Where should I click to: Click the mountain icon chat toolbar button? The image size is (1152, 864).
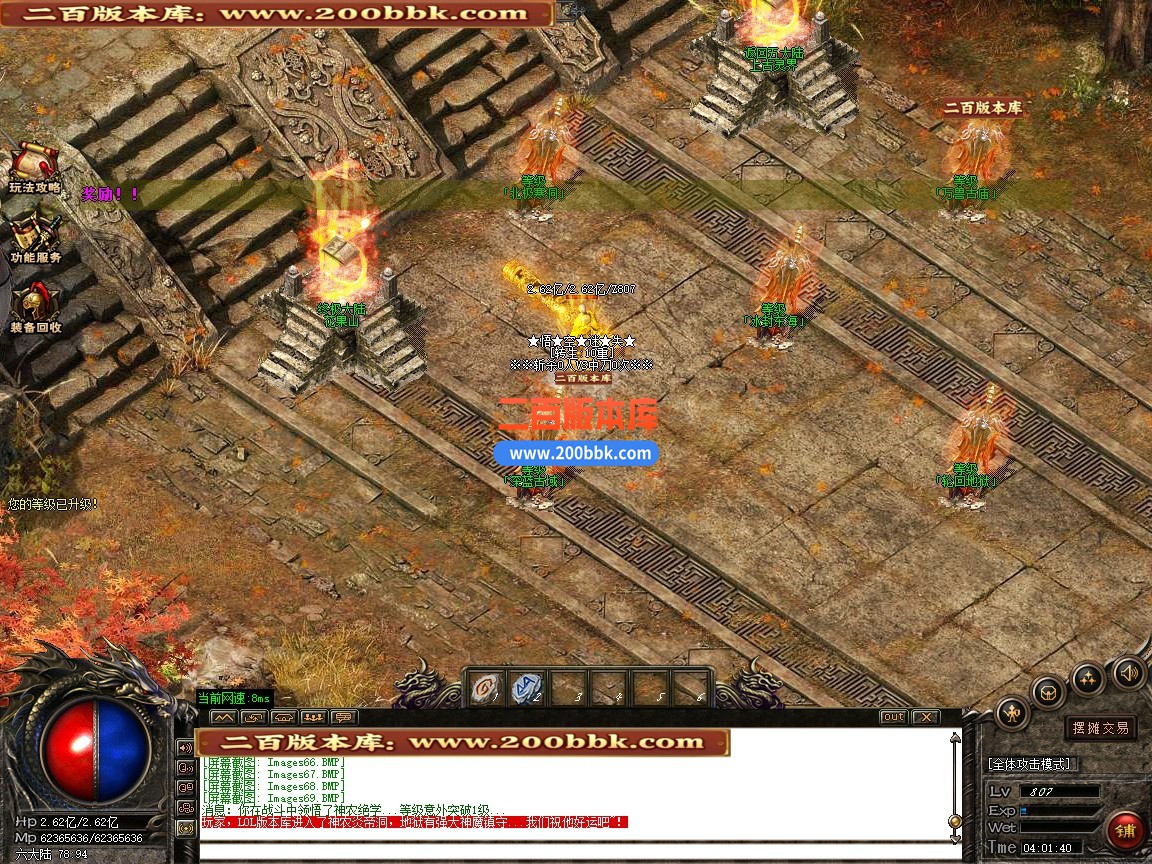pyautogui.click(x=223, y=717)
